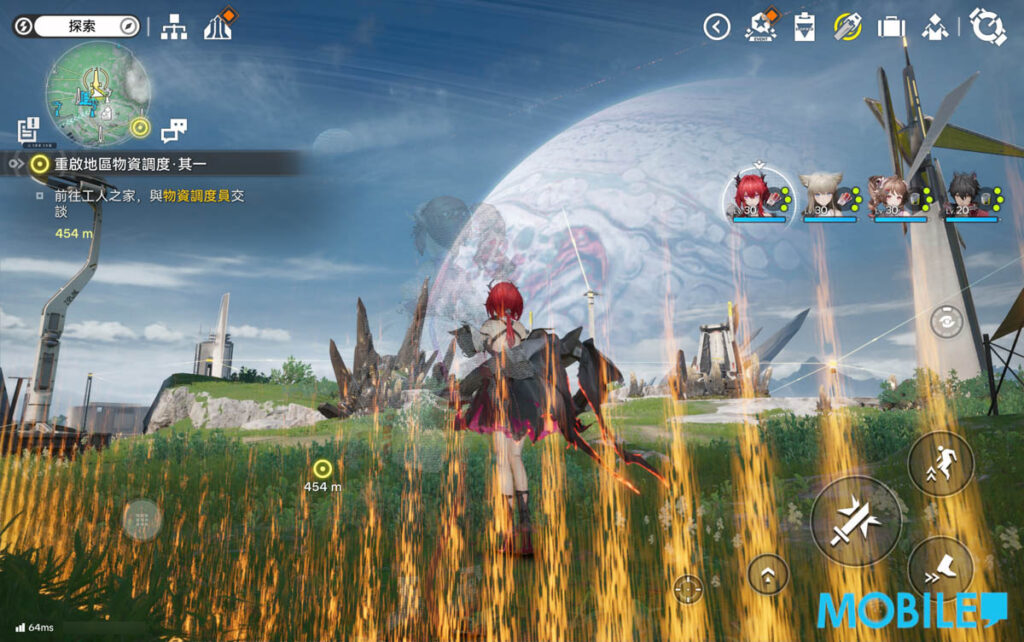Select the 重啟地區物資調度·其一 quest tracker
This screenshot has width=1024, height=642.
(x=130, y=163)
